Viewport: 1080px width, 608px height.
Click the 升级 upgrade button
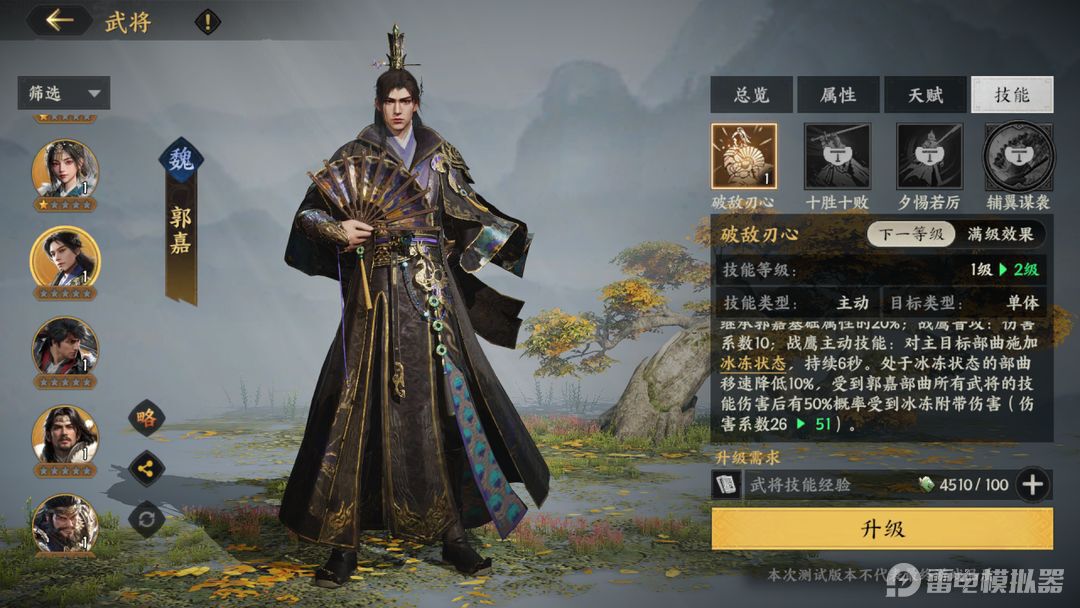[882, 529]
